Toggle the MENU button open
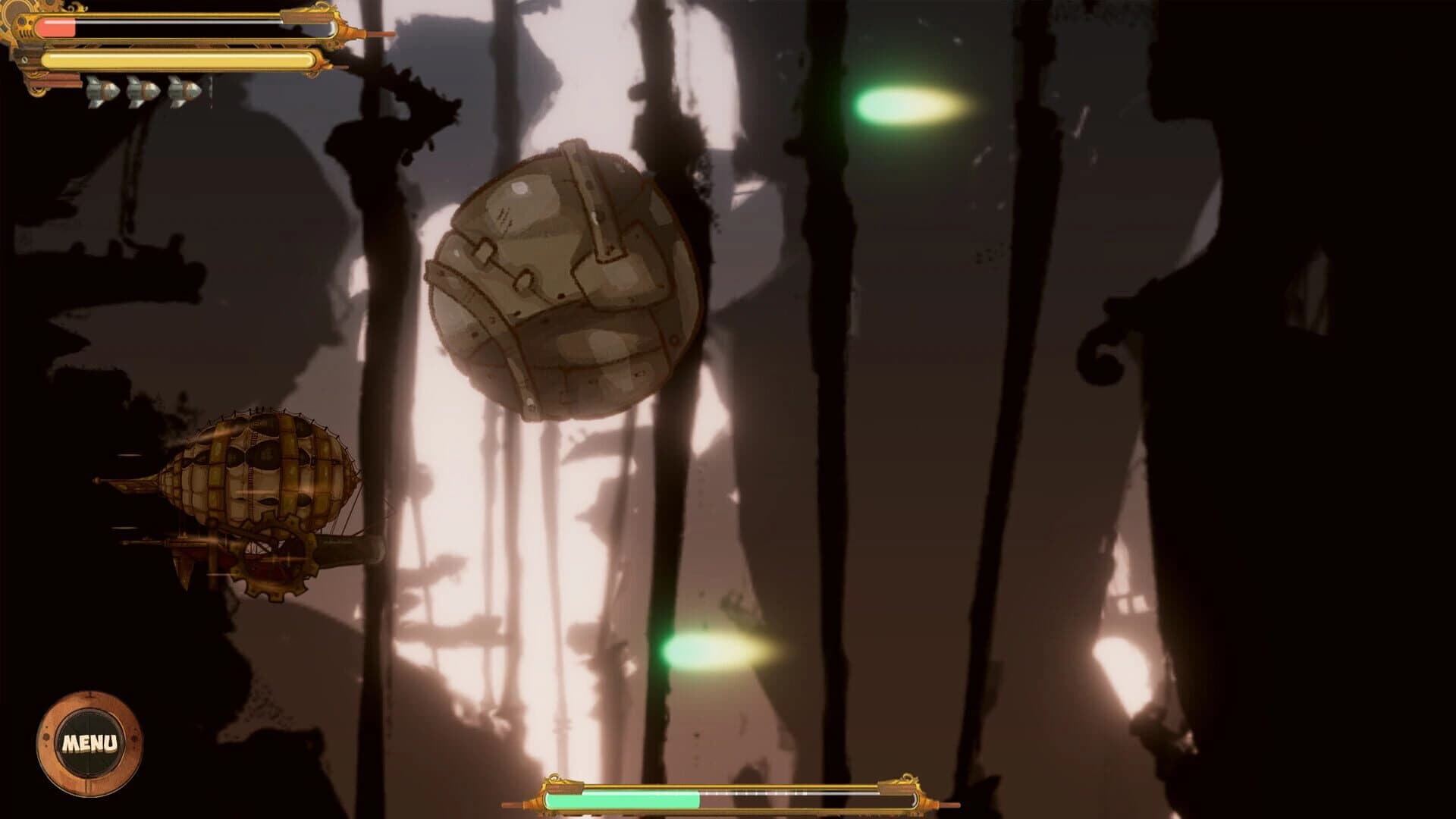Viewport: 1456px width, 819px height. click(90, 739)
